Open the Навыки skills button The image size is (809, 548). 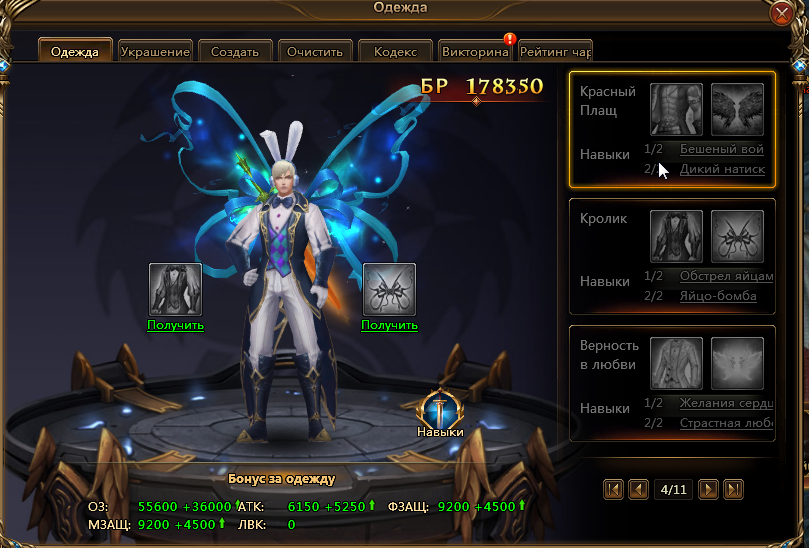(x=440, y=414)
